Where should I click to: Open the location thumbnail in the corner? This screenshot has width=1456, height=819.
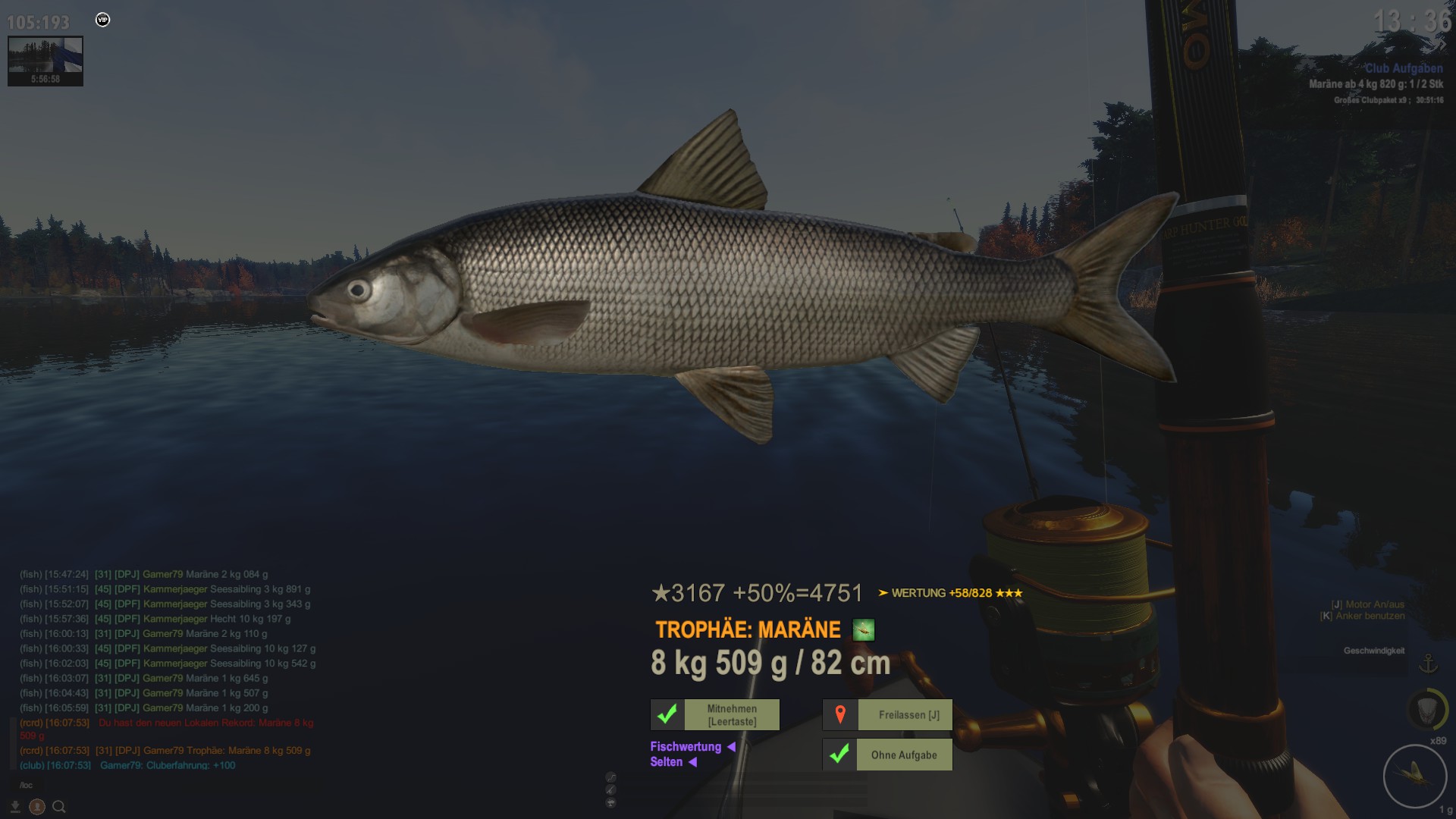(45, 61)
